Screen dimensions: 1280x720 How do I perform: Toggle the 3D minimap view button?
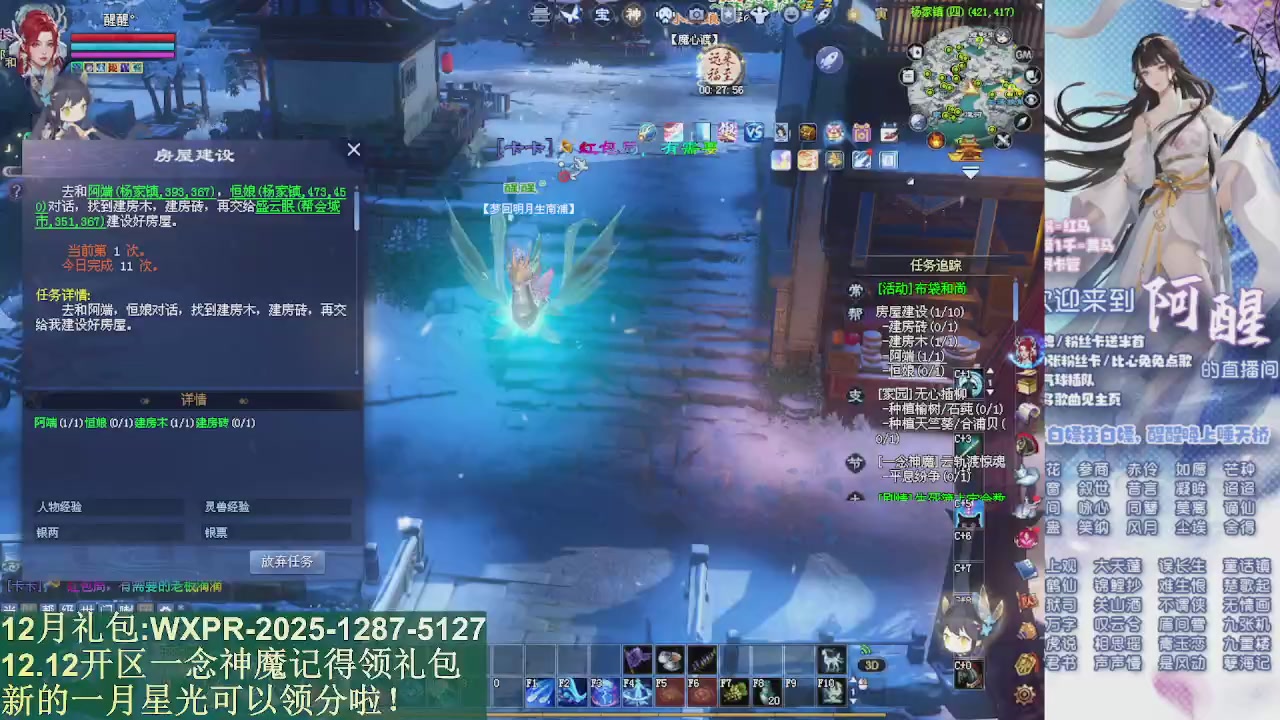coord(870,663)
